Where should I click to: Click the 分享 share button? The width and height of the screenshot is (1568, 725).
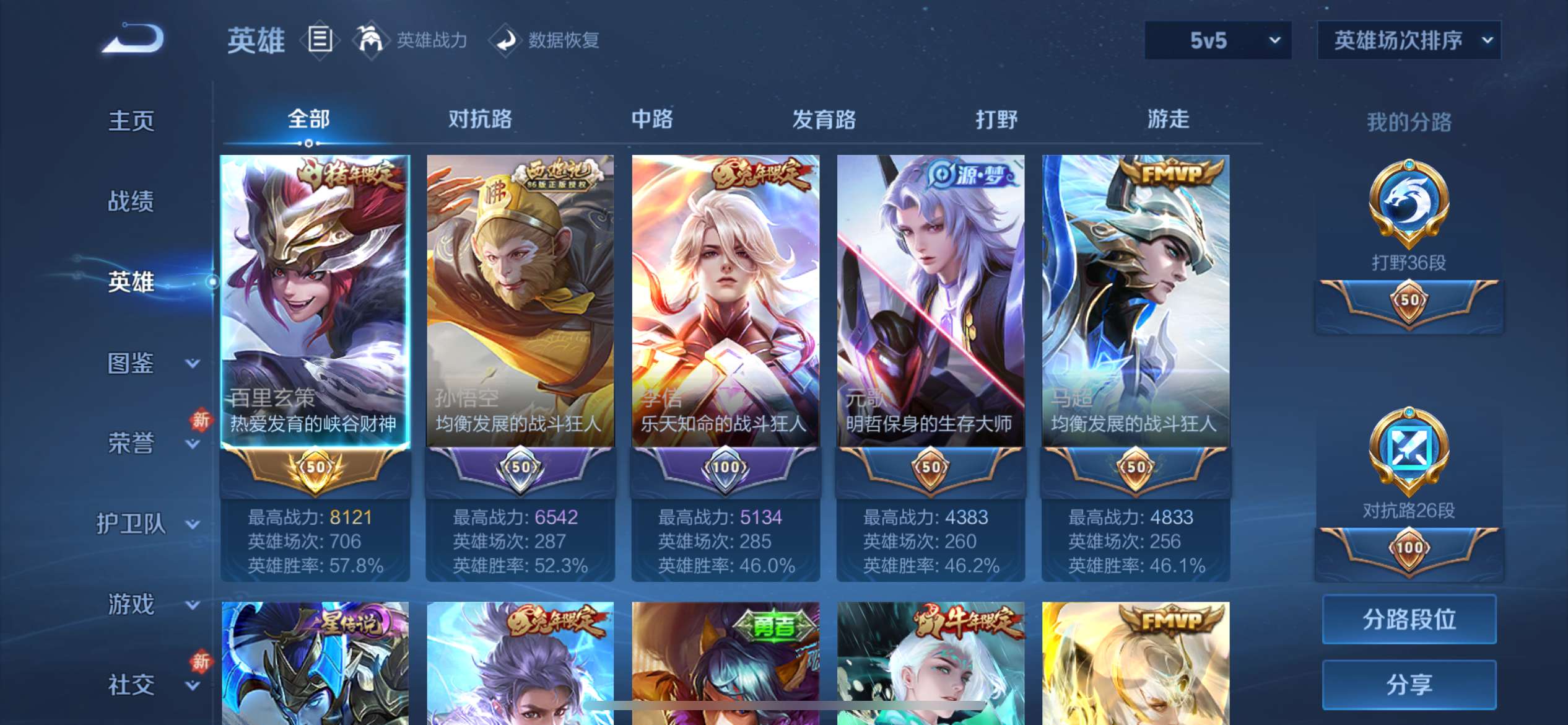[1409, 685]
